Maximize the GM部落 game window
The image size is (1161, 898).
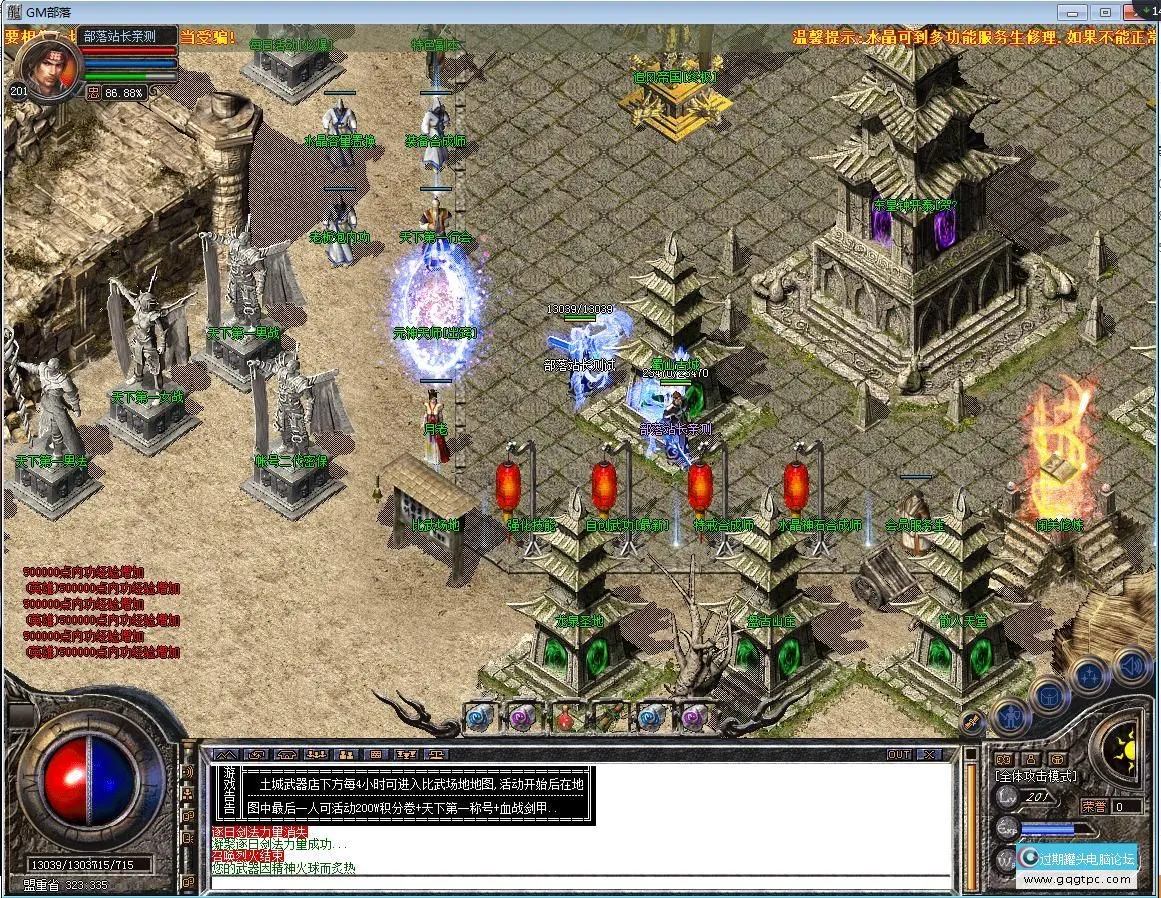1105,12
